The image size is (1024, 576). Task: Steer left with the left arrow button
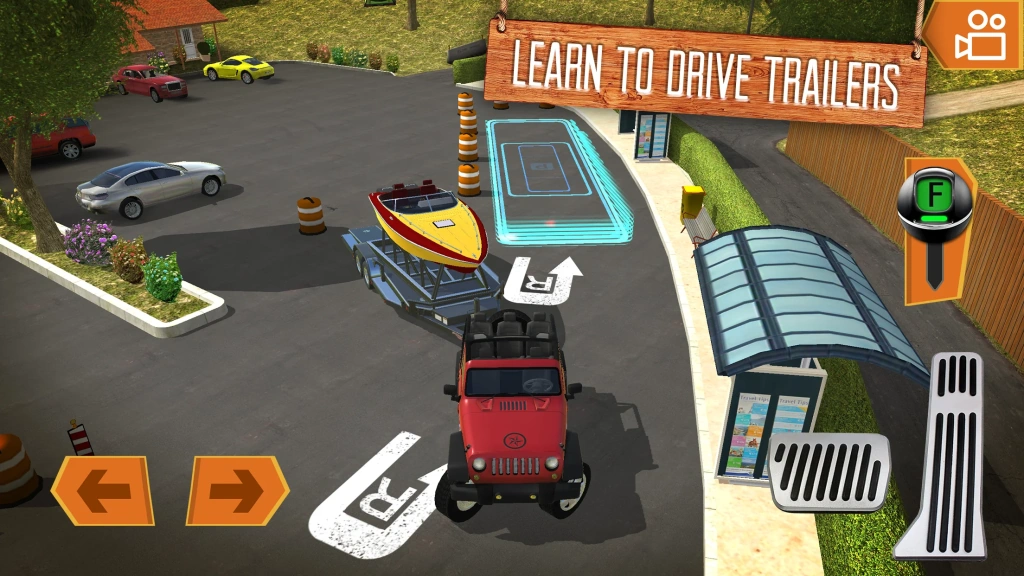103,490
